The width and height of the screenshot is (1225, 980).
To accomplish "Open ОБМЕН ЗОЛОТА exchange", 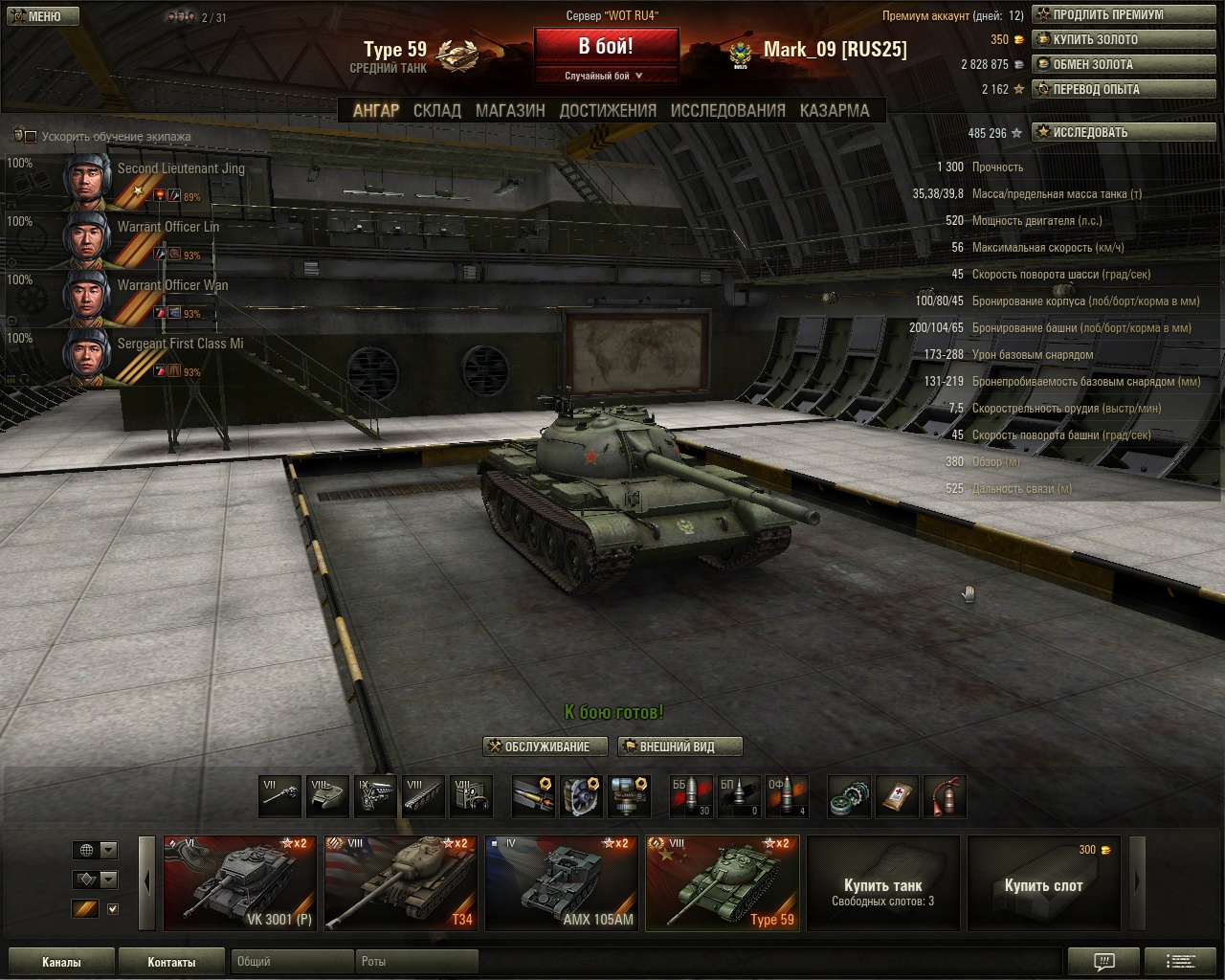I will pos(1092,65).
